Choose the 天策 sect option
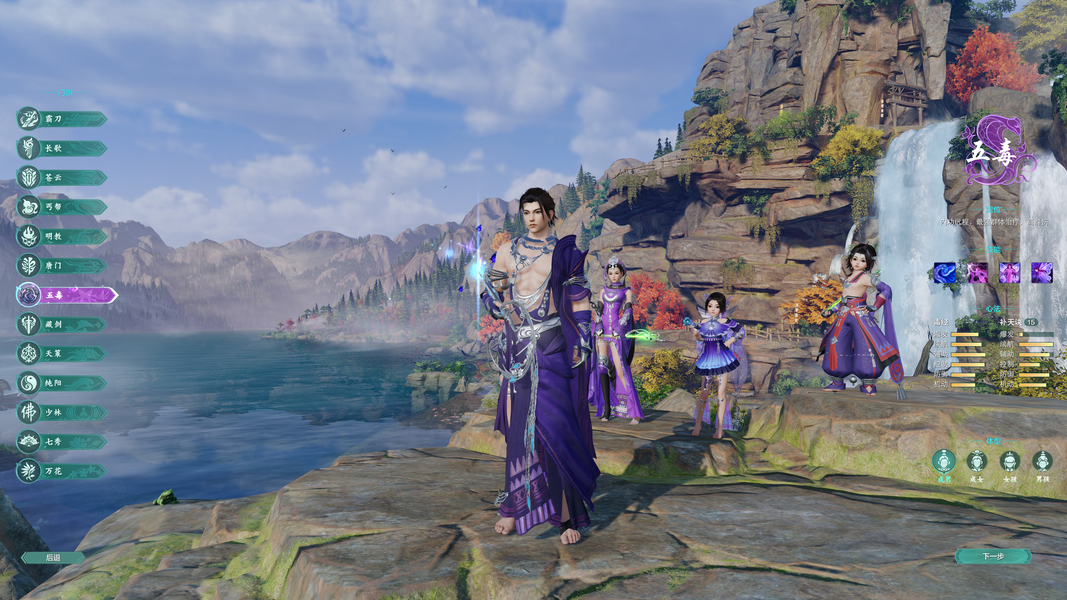The width and height of the screenshot is (1067, 600). coord(62,353)
